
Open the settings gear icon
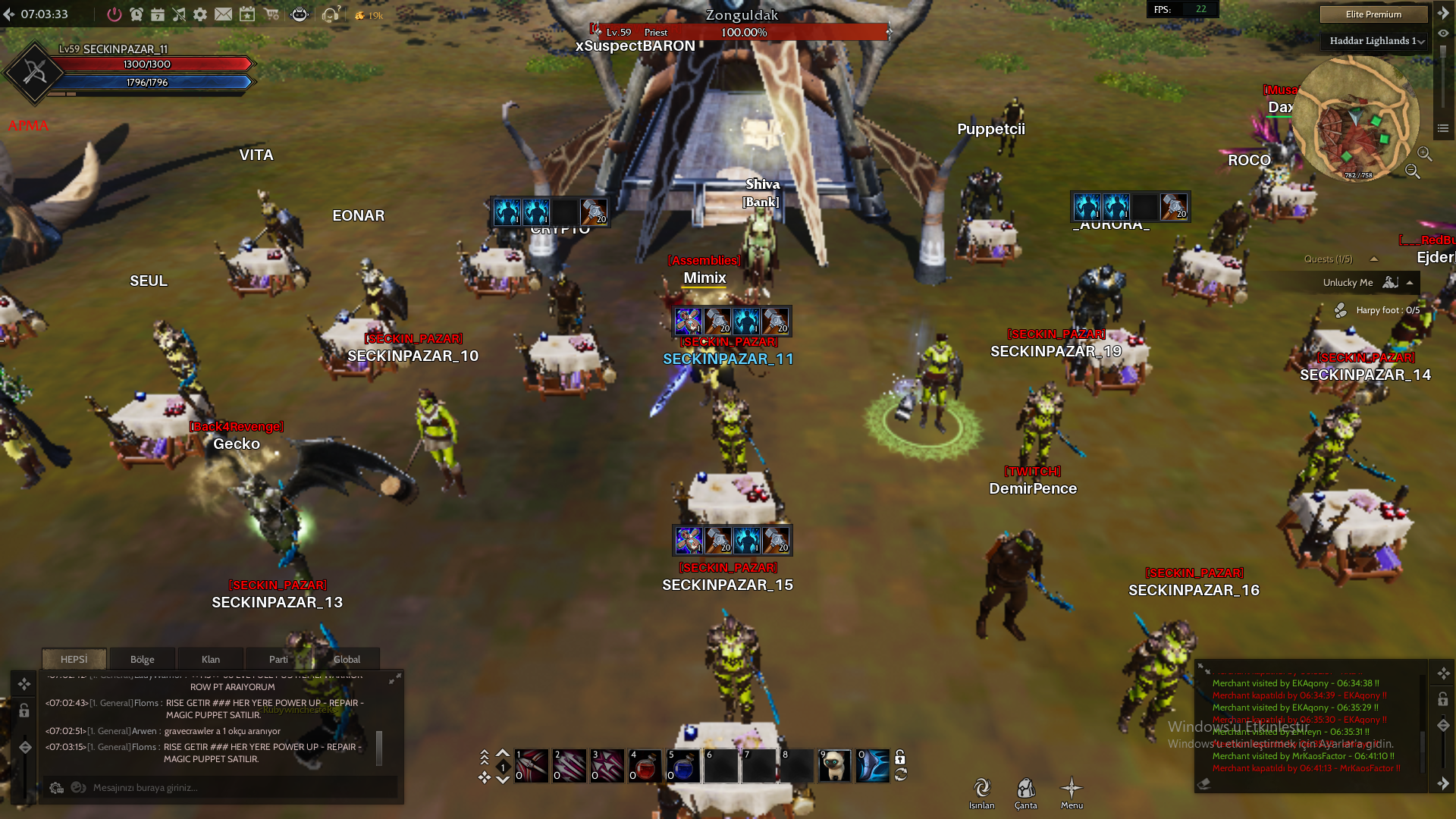point(200,14)
